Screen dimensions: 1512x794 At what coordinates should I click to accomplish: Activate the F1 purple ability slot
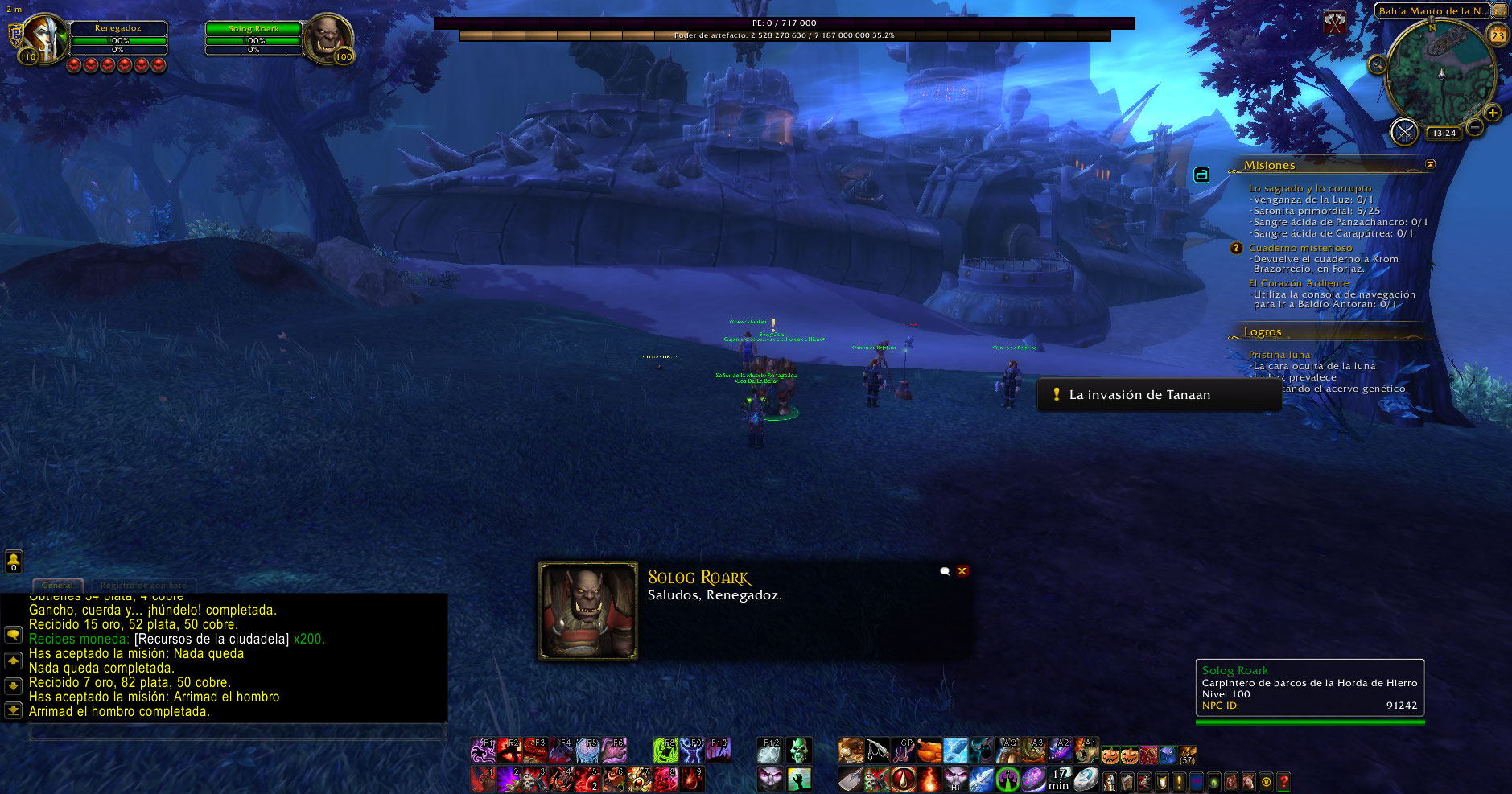(x=483, y=751)
